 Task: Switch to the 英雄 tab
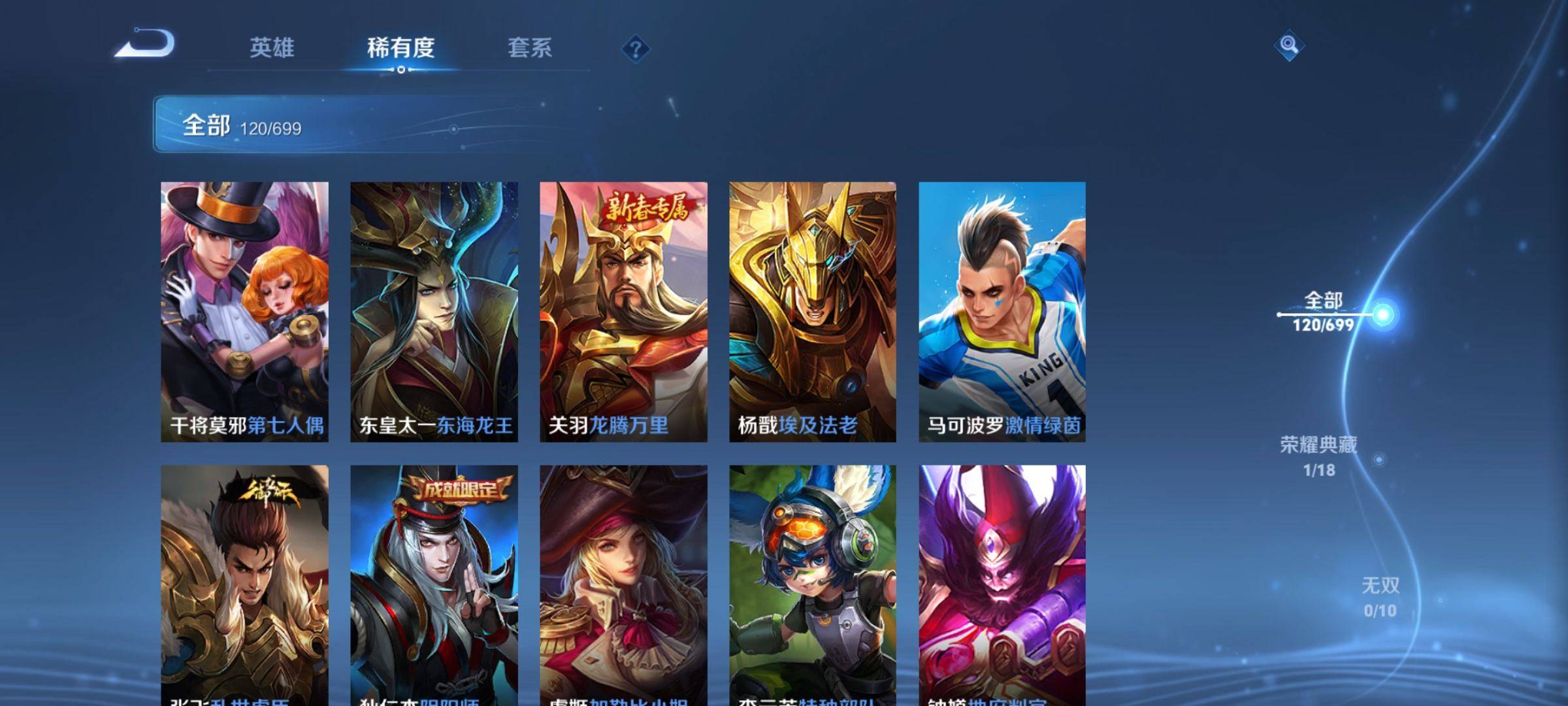(272, 48)
